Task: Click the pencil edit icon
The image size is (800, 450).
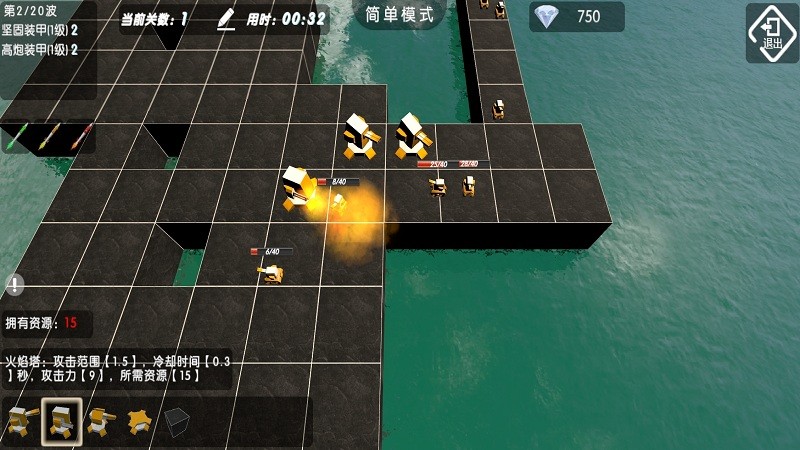Action: [x=226, y=18]
